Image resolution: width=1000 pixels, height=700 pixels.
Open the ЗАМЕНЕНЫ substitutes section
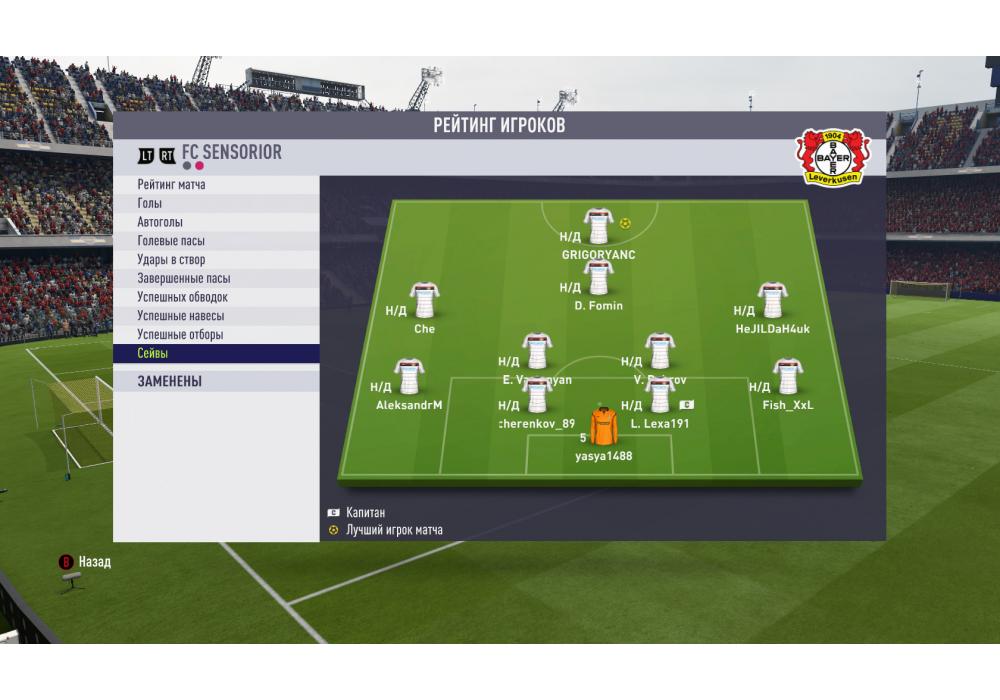pyautogui.click(x=216, y=381)
